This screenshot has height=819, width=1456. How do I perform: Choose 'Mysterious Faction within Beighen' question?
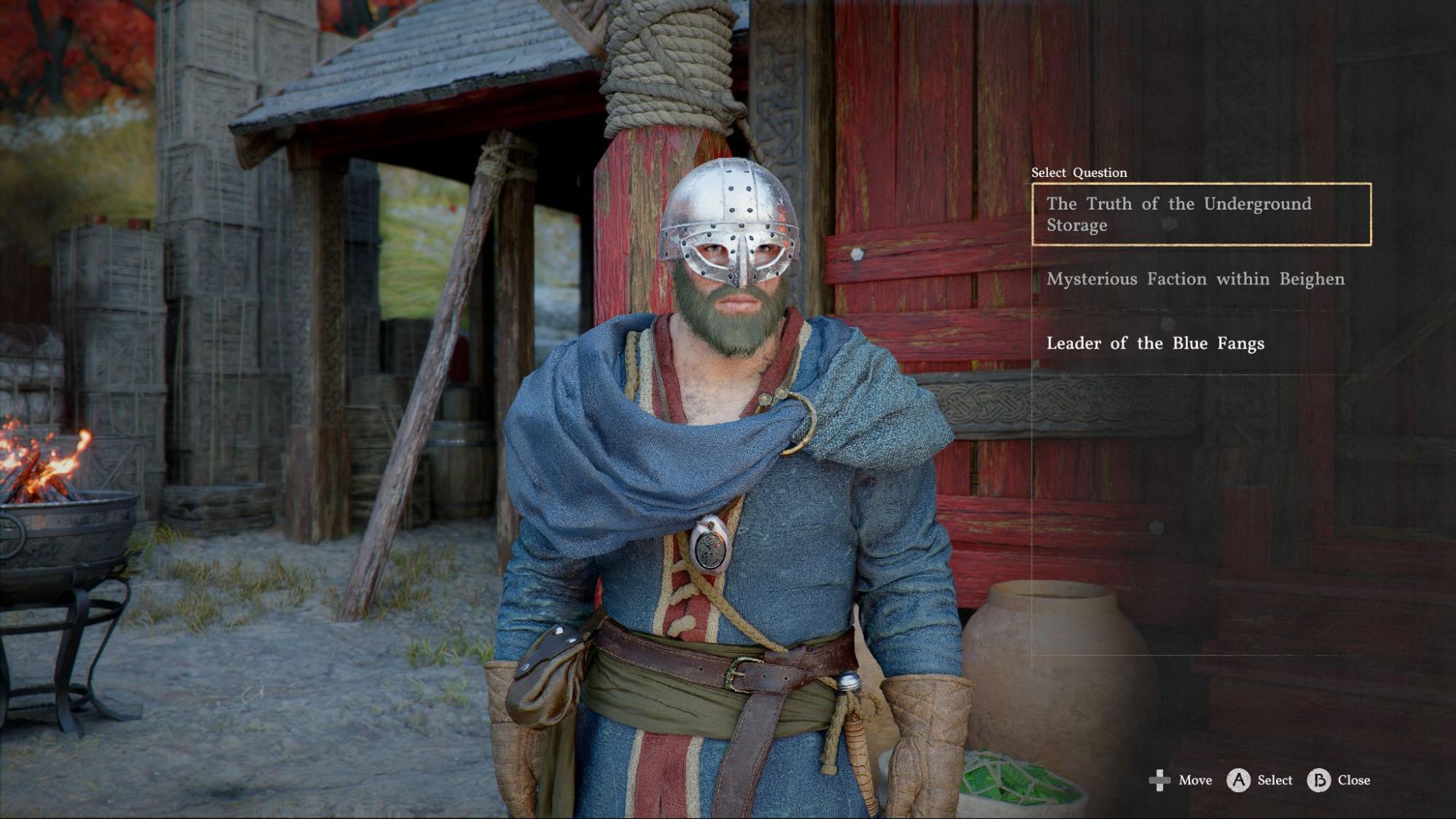pos(1195,280)
